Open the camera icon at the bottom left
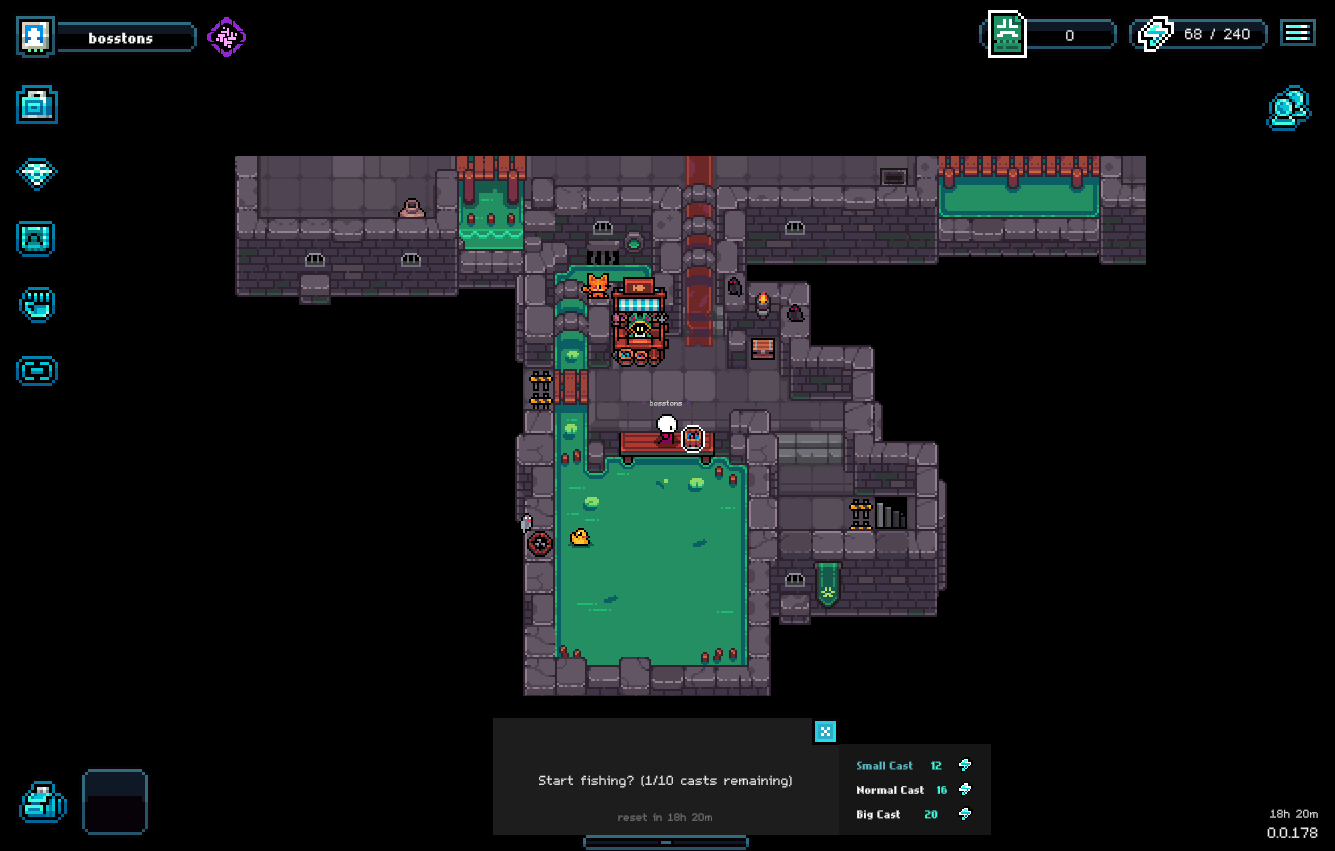1335x851 pixels. [42, 802]
